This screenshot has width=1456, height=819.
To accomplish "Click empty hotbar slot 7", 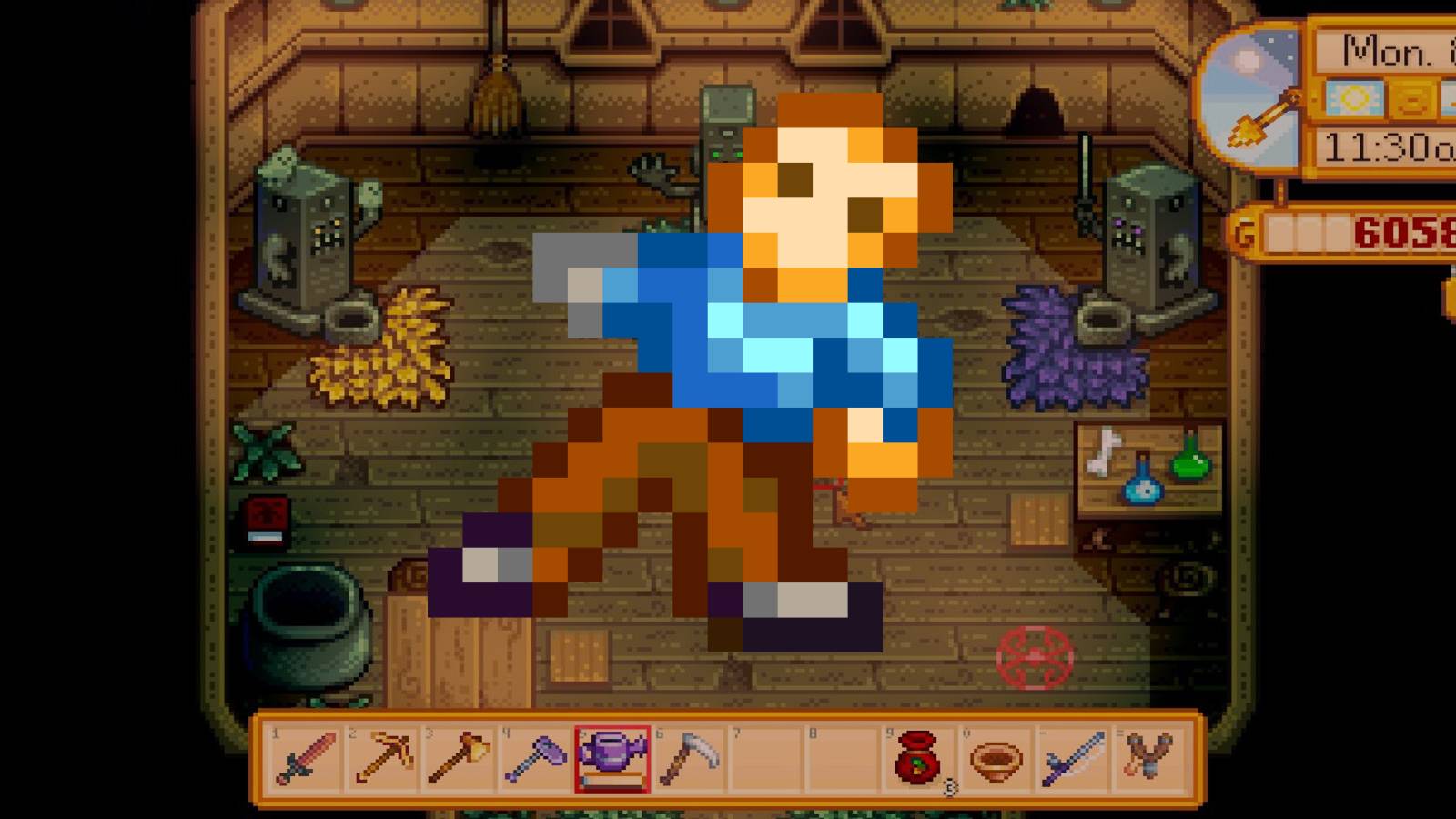I will click(x=765, y=757).
